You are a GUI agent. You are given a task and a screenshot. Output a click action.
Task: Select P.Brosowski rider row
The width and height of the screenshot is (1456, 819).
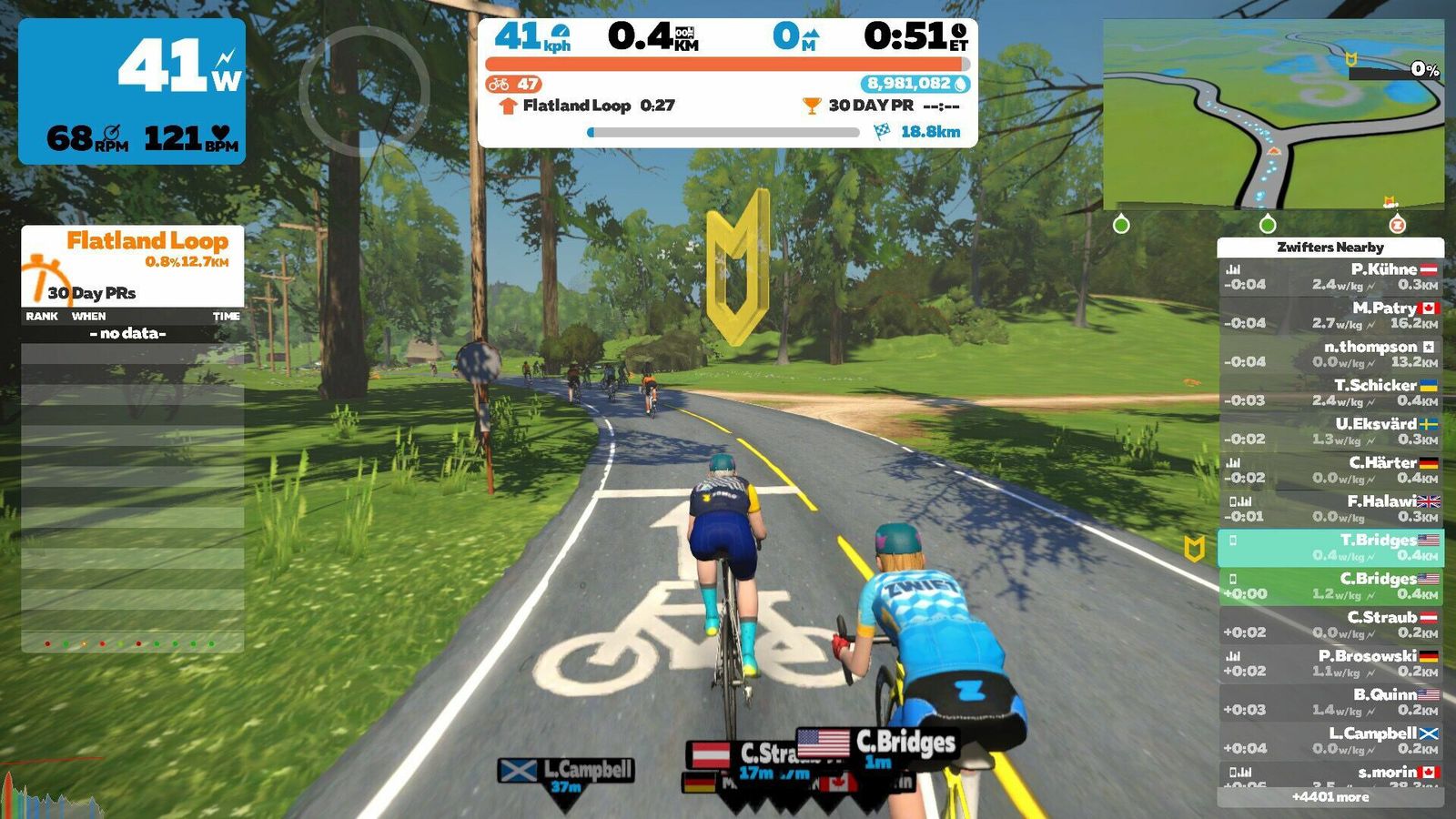point(1330,663)
